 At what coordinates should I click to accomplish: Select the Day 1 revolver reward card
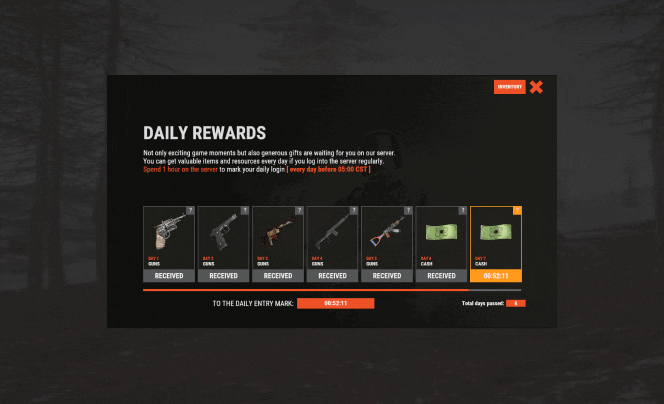[x=169, y=237]
